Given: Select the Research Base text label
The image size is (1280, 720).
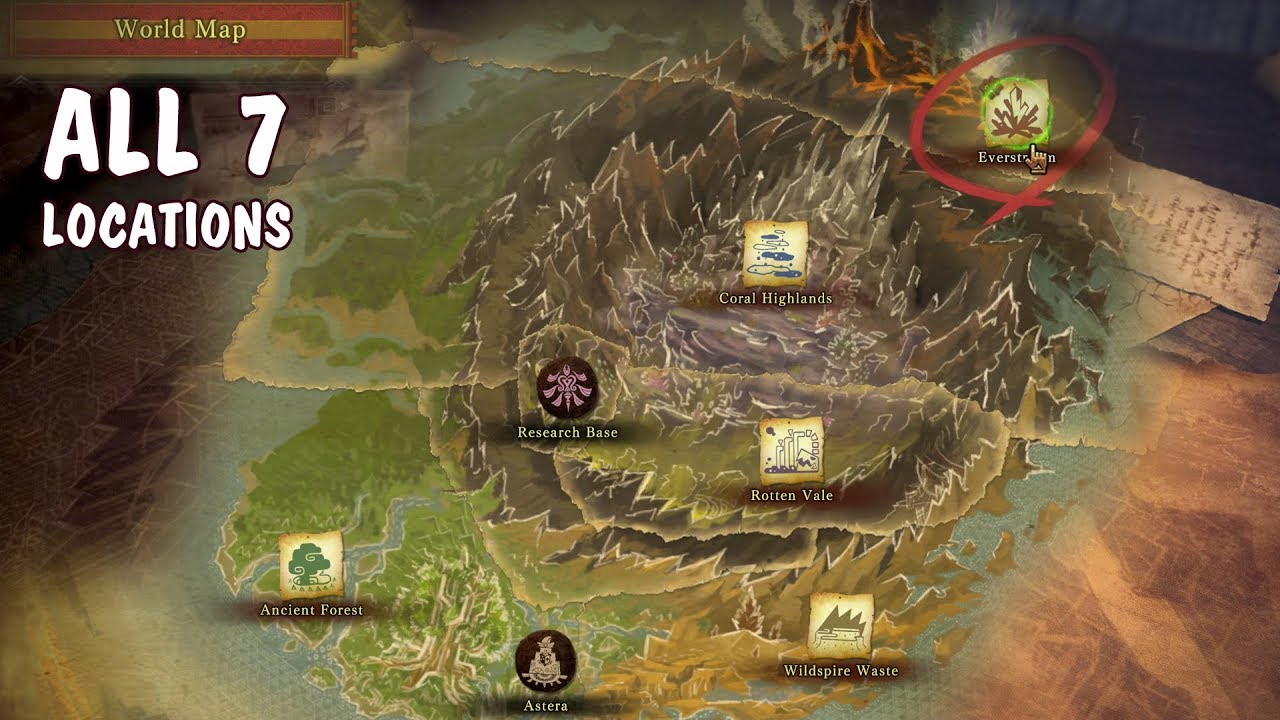Looking at the screenshot, I should 567,434.
